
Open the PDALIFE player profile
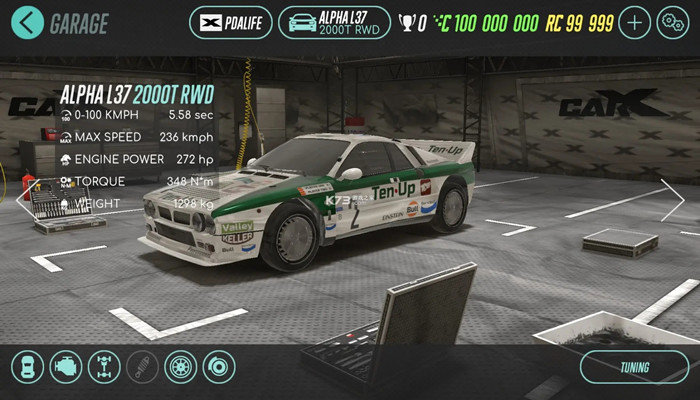[229, 21]
